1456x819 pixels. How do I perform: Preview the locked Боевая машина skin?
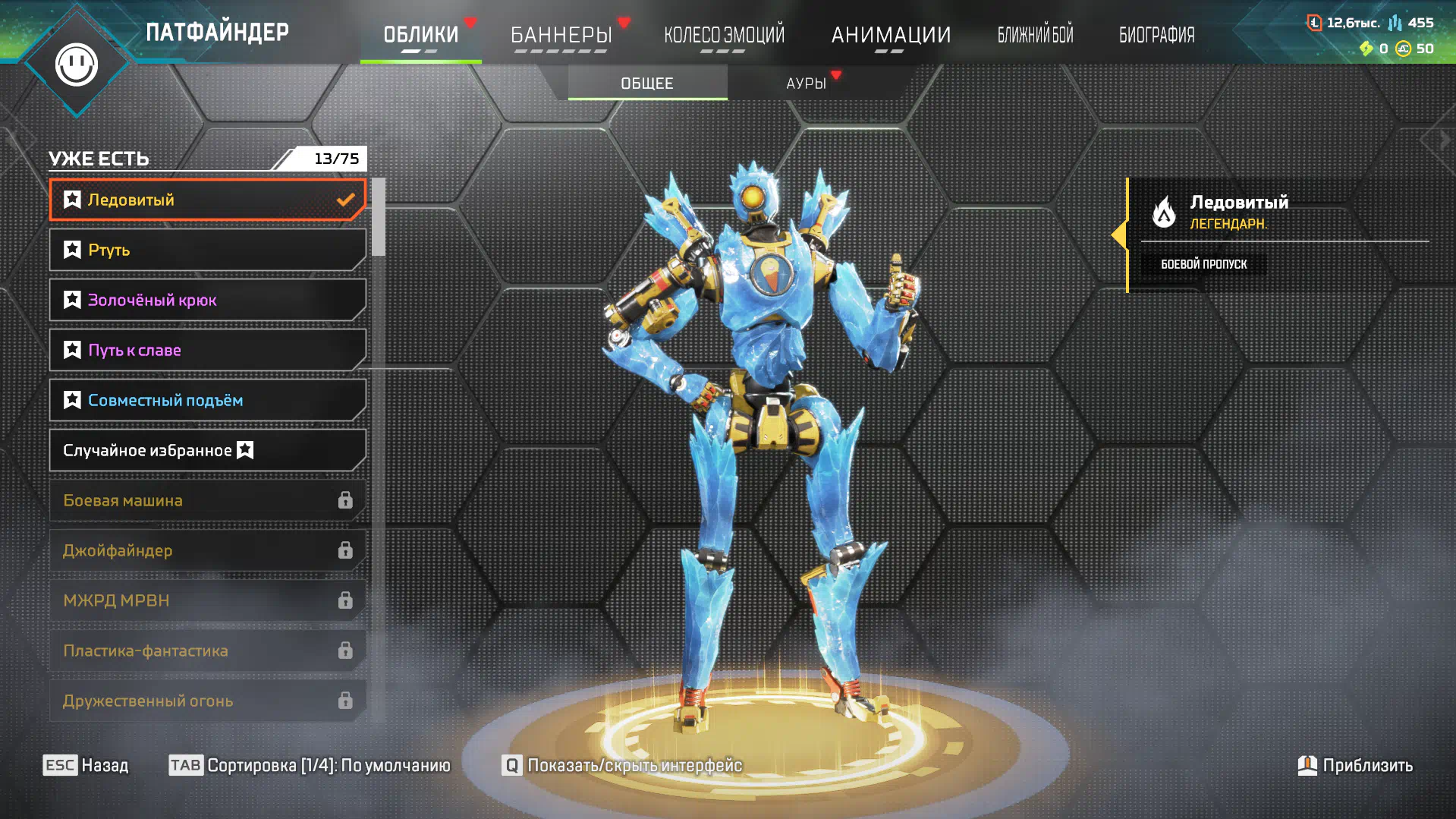click(207, 500)
